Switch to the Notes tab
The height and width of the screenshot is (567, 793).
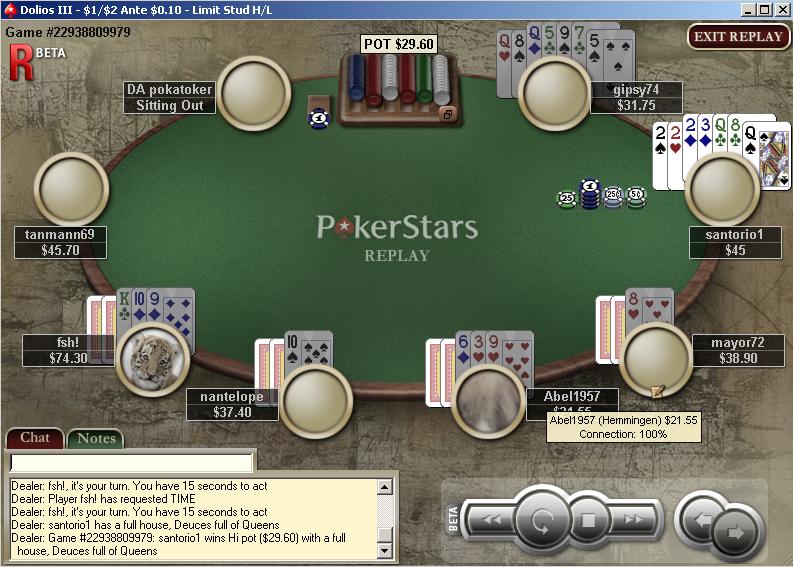[x=96, y=438]
